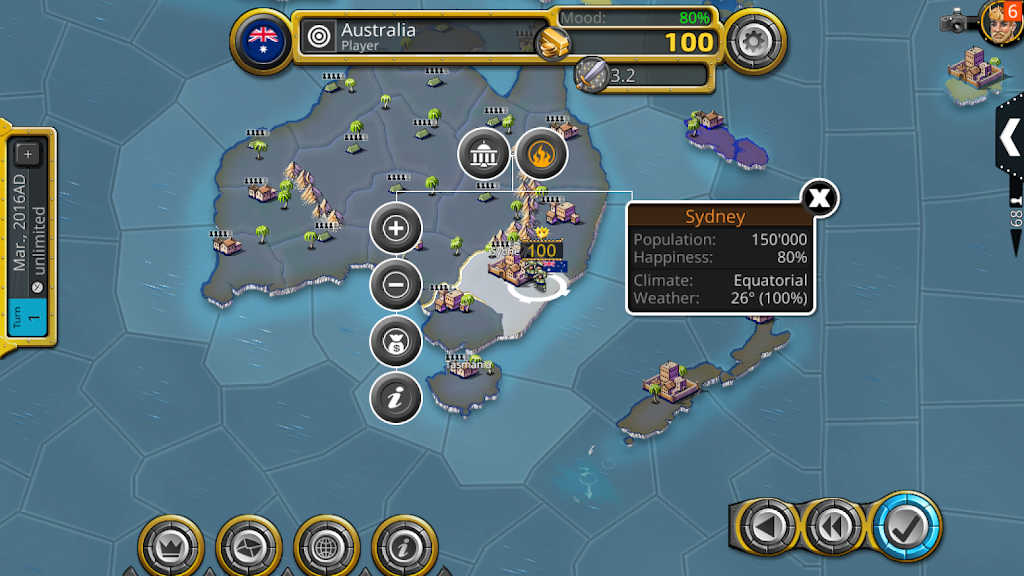
Task: Click the double rewind arrow button
Action: click(x=835, y=525)
